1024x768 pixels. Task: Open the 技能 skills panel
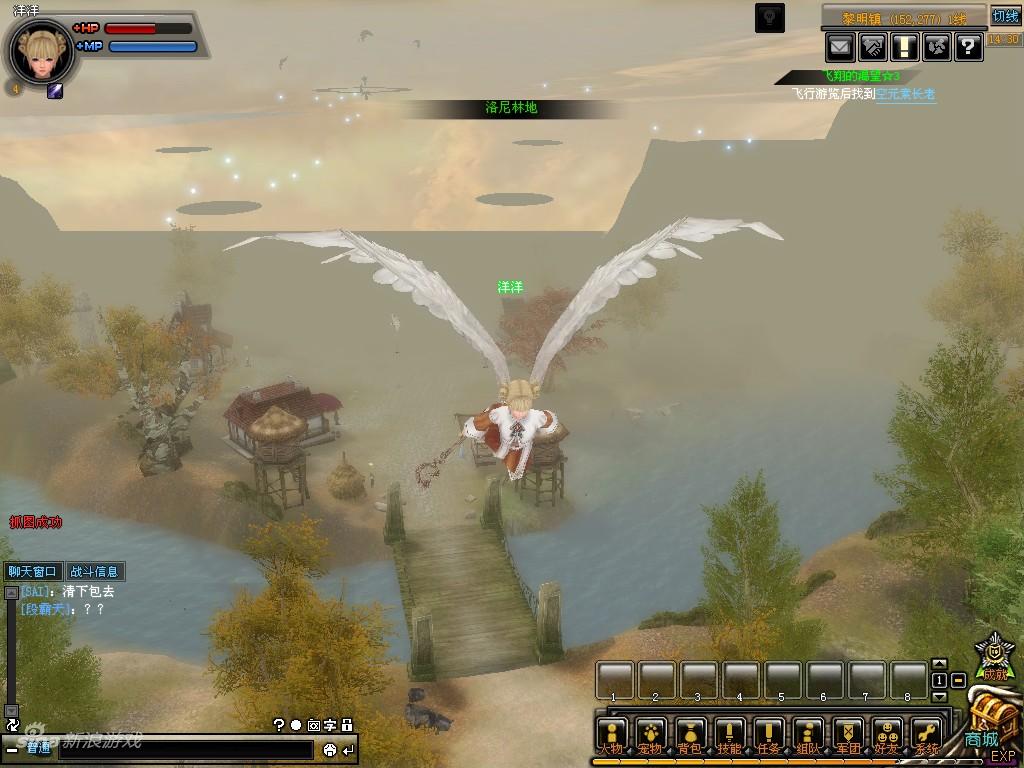(730, 735)
